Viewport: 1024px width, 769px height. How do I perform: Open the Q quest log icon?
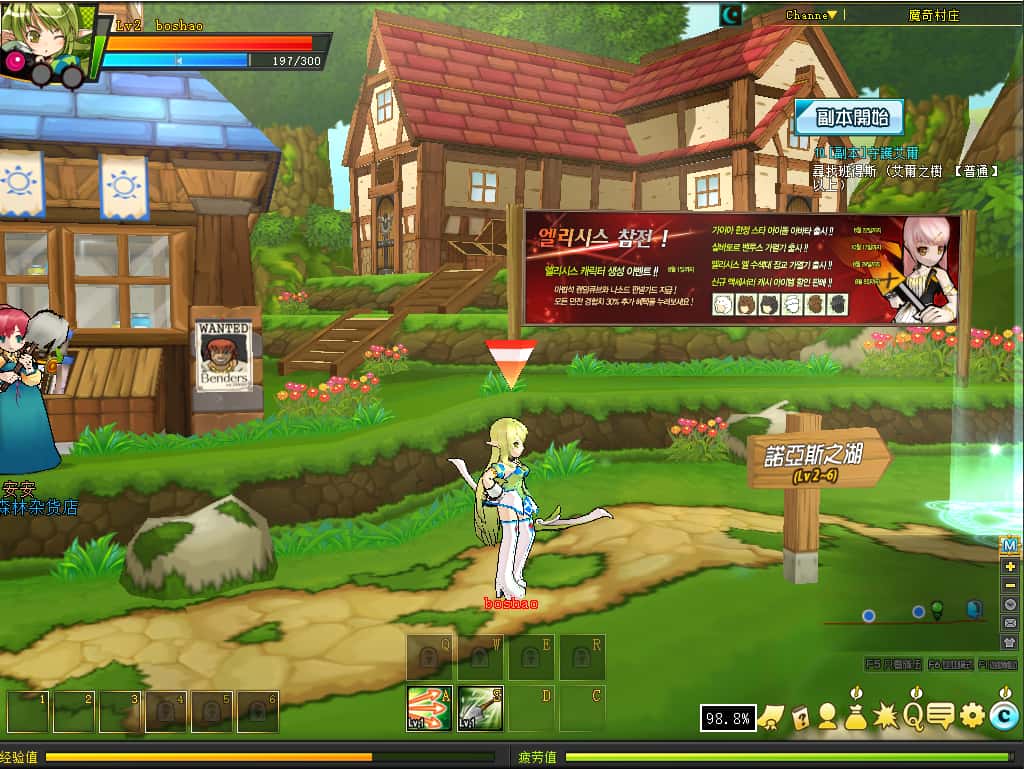pyautogui.click(x=913, y=715)
